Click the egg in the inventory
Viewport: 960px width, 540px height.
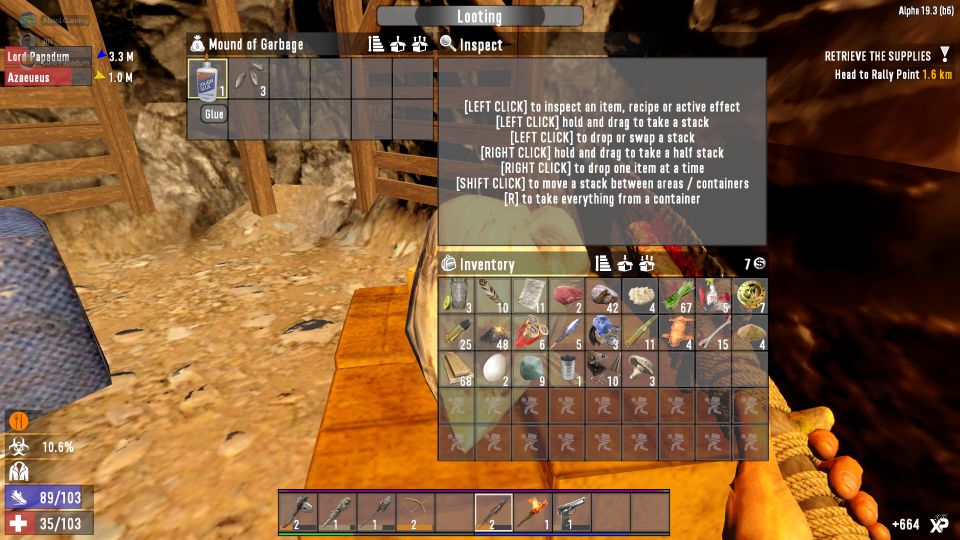(x=493, y=369)
